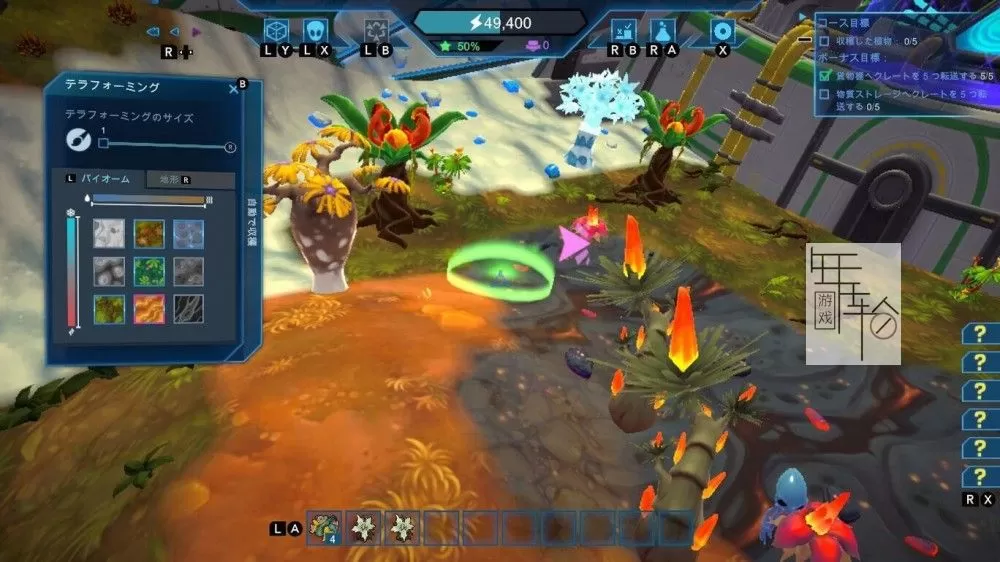Viewport: 1000px width, 562px height.
Task: Click the blue ring icon in top bar
Action: tap(722, 30)
